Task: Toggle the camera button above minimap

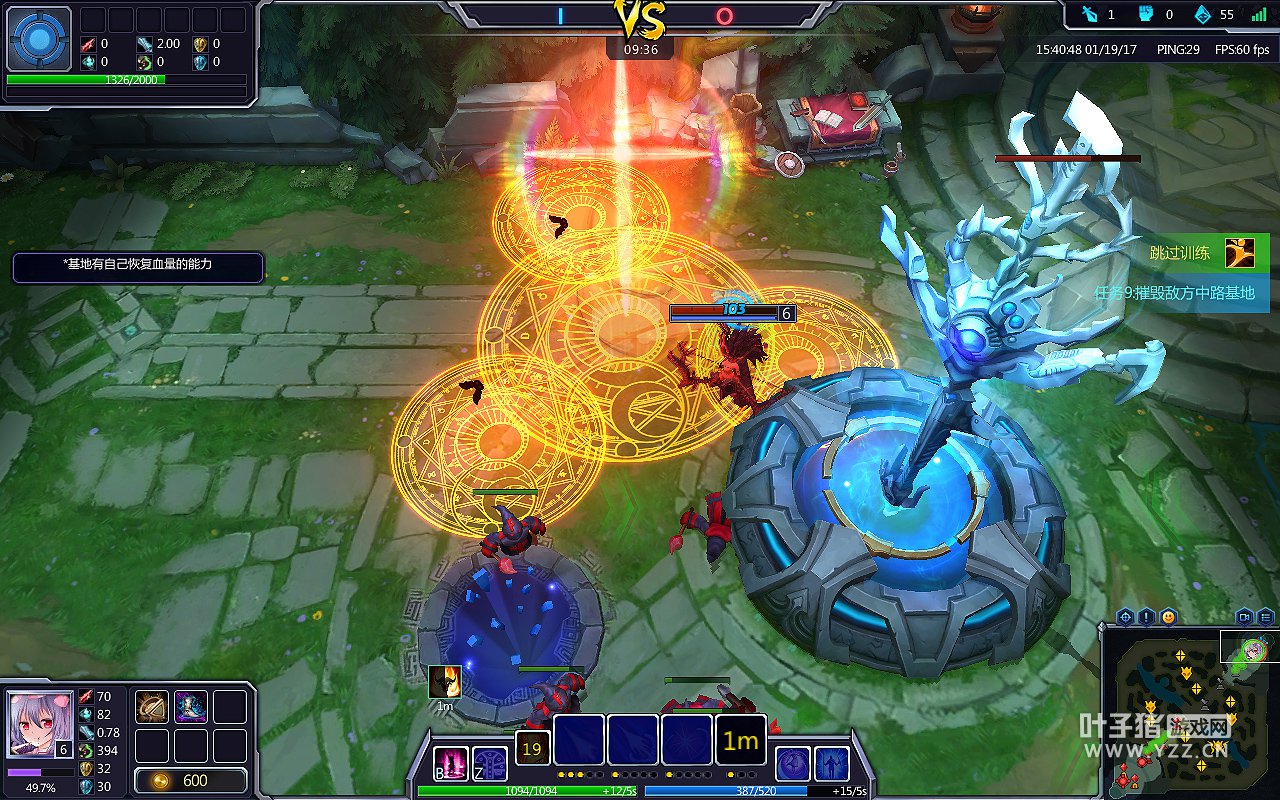Action: 1245,616
